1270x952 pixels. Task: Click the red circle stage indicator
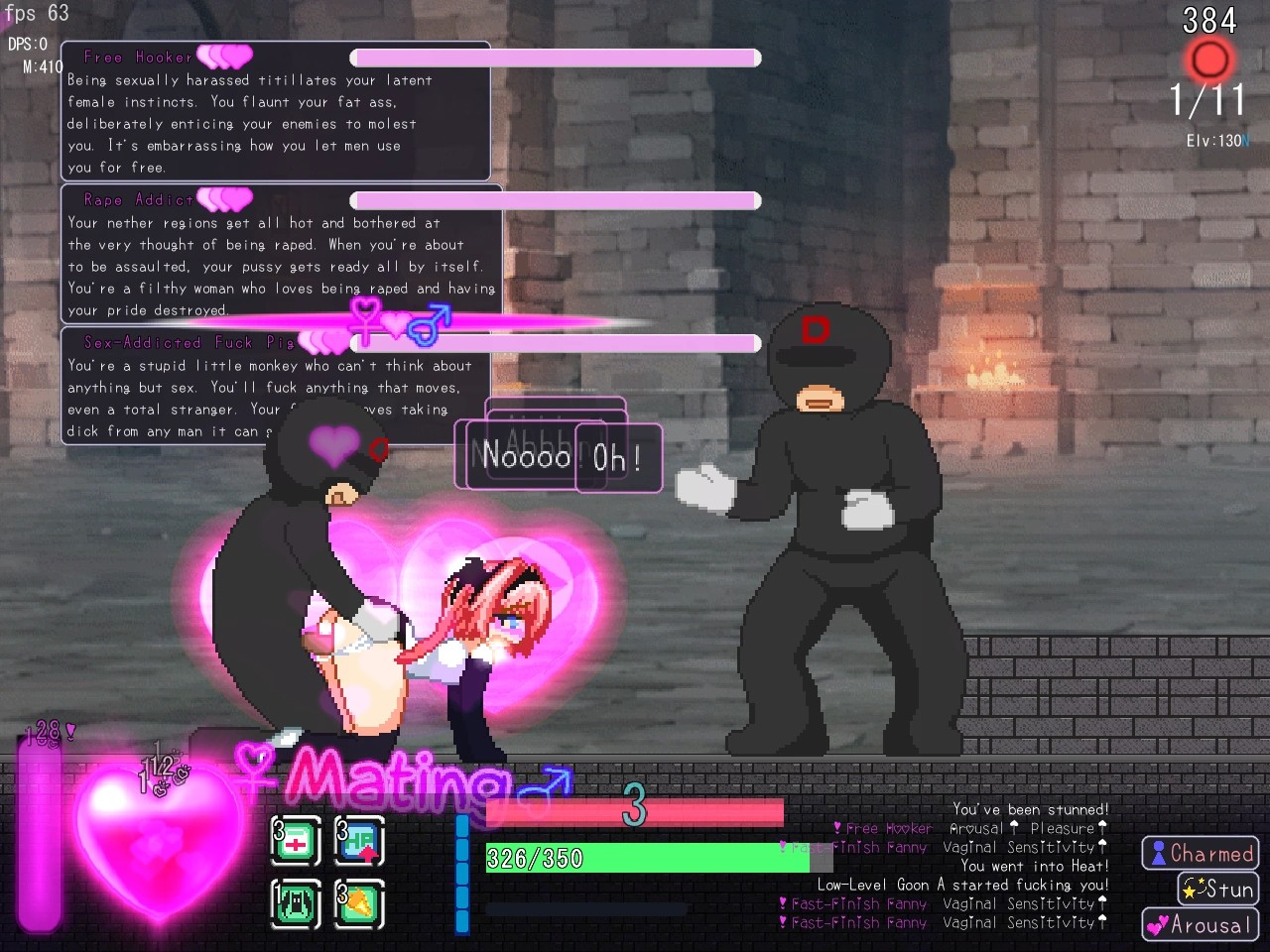click(x=1208, y=60)
